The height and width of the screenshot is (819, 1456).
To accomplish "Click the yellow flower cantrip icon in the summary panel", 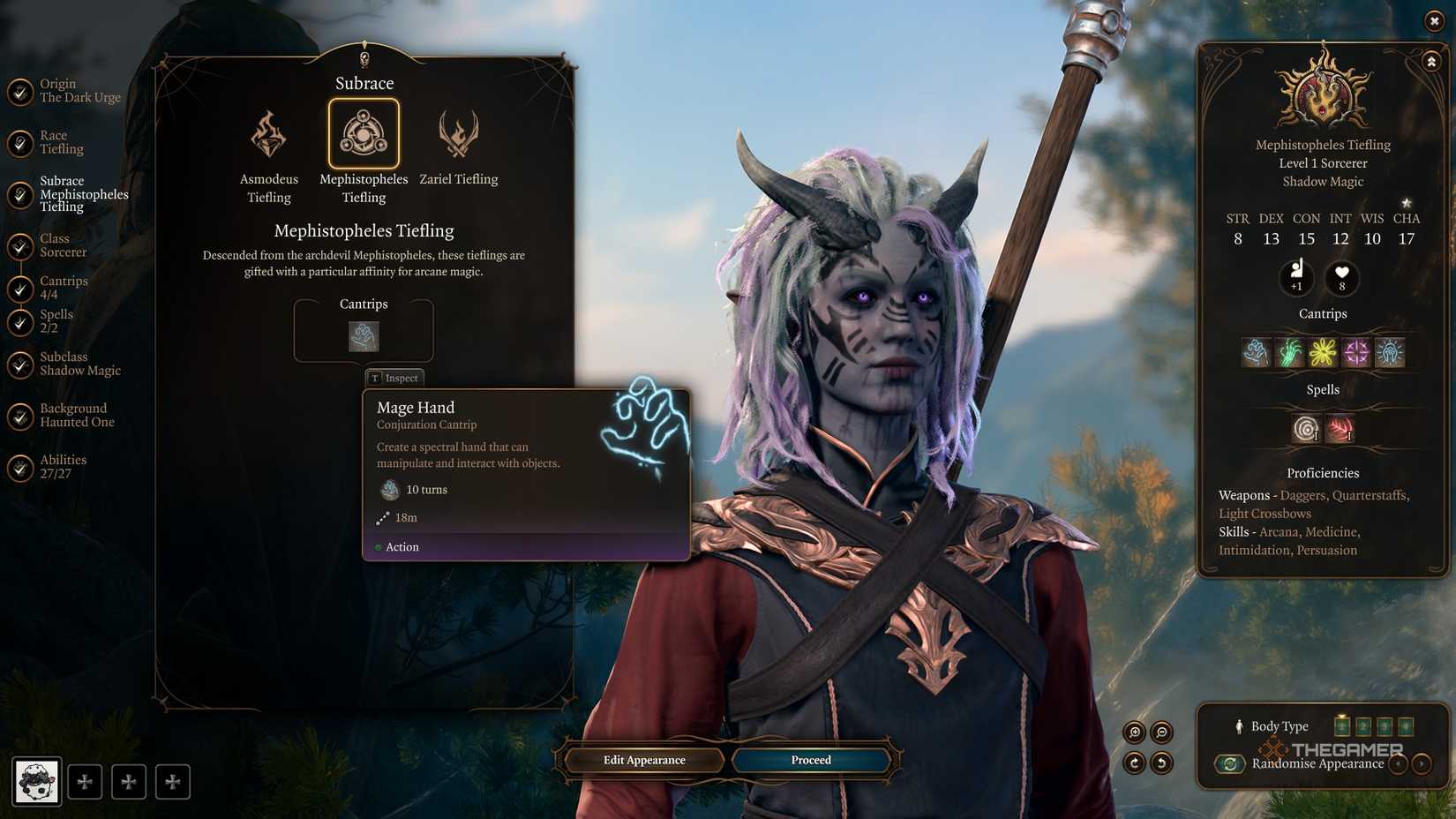I will pos(1322,351).
